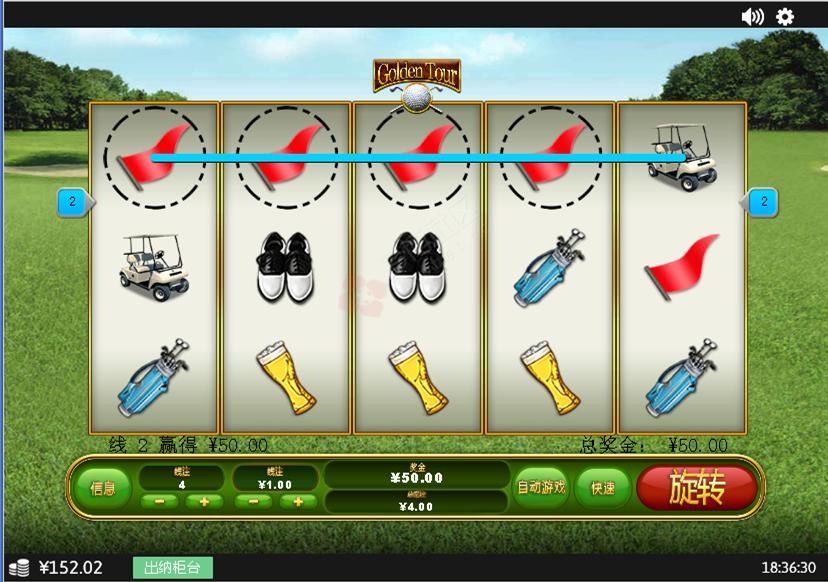
Task: Open settings via the gear icon
Action: tap(785, 16)
